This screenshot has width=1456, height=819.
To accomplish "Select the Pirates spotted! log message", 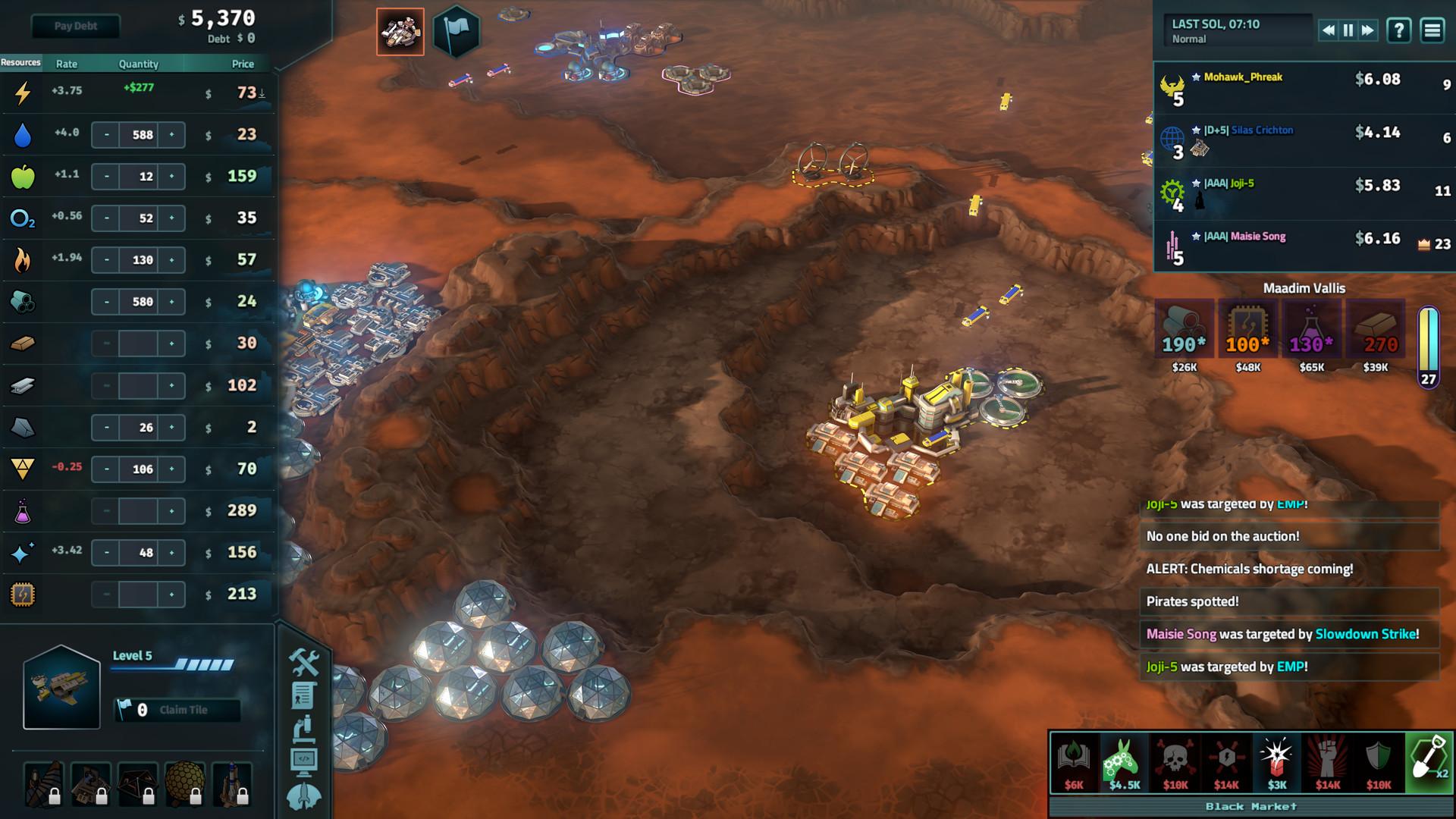I will coord(1289,601).
